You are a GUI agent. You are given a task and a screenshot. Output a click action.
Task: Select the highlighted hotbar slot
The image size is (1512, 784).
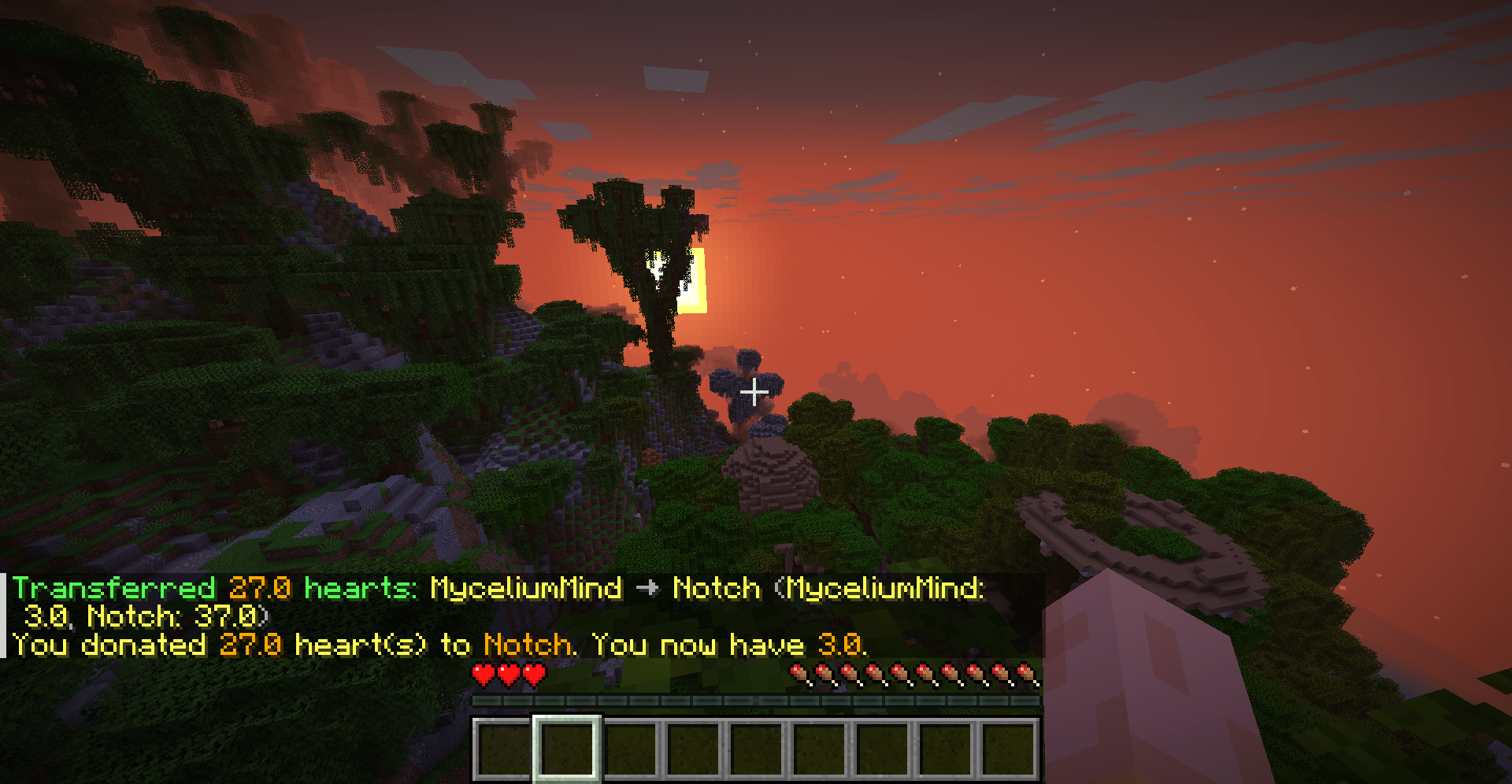(x=567, y=748)
